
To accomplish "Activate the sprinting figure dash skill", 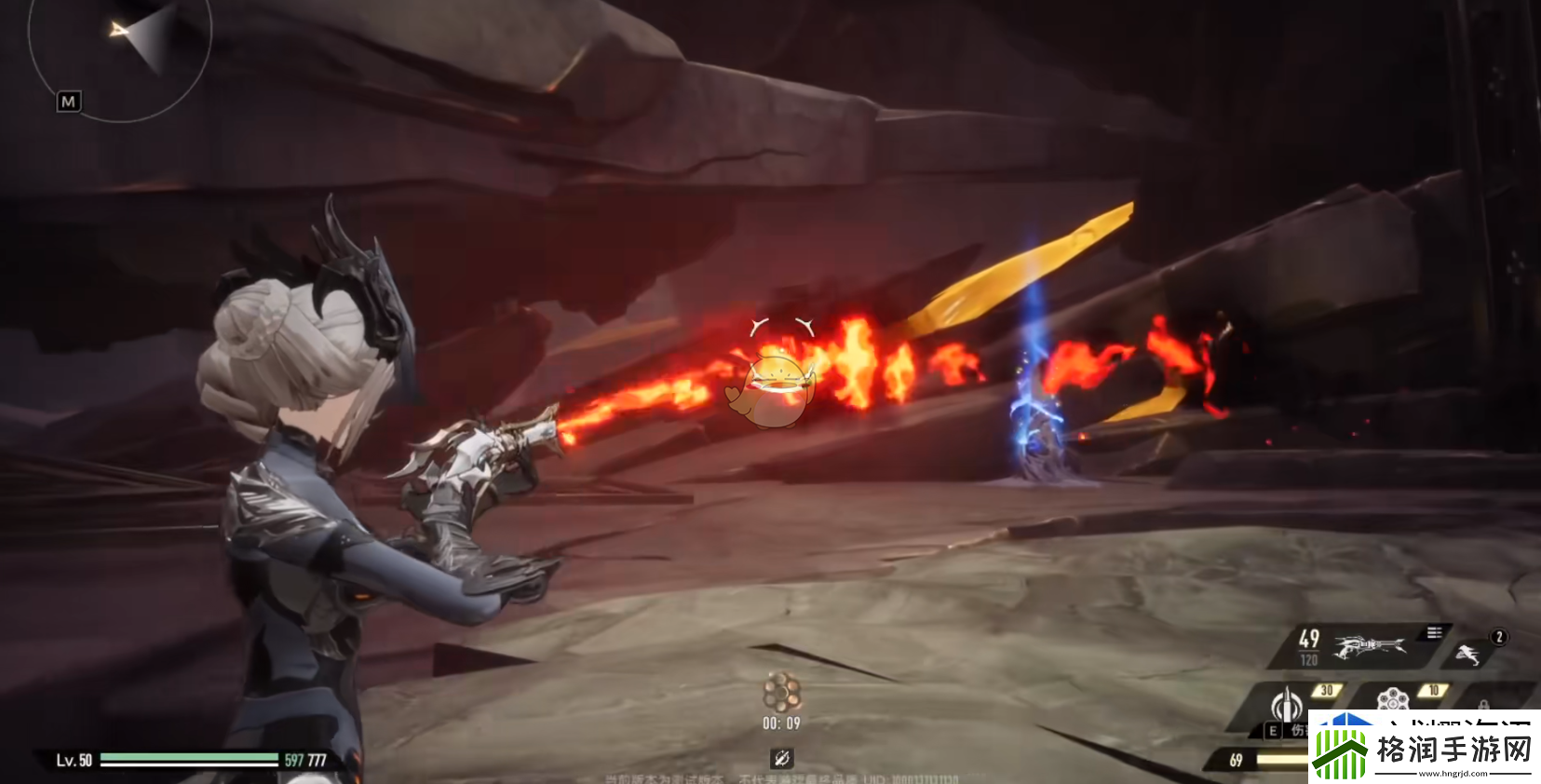I will 1468,655.
